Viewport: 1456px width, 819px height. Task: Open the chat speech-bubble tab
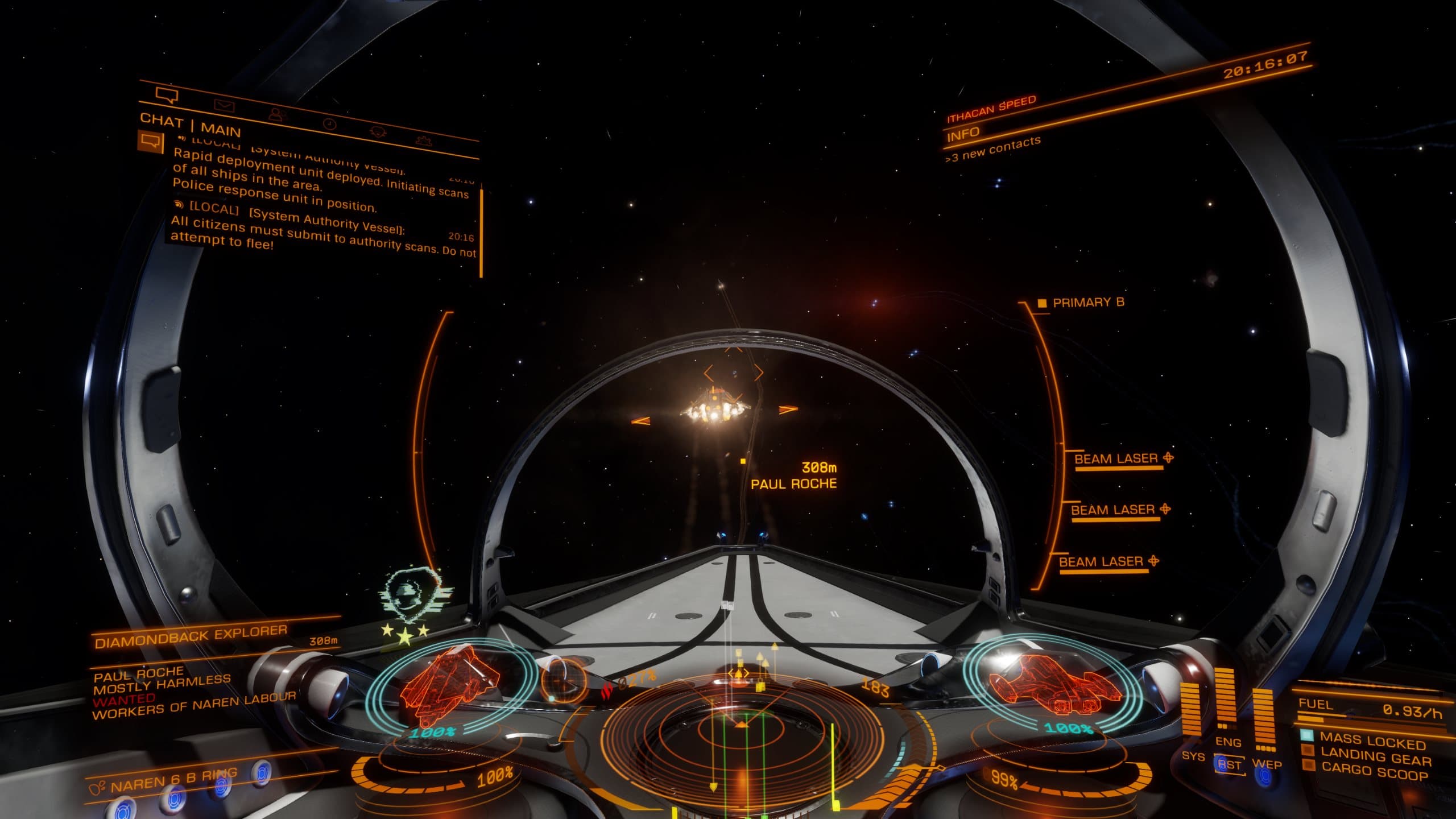(x=167, y=96)
